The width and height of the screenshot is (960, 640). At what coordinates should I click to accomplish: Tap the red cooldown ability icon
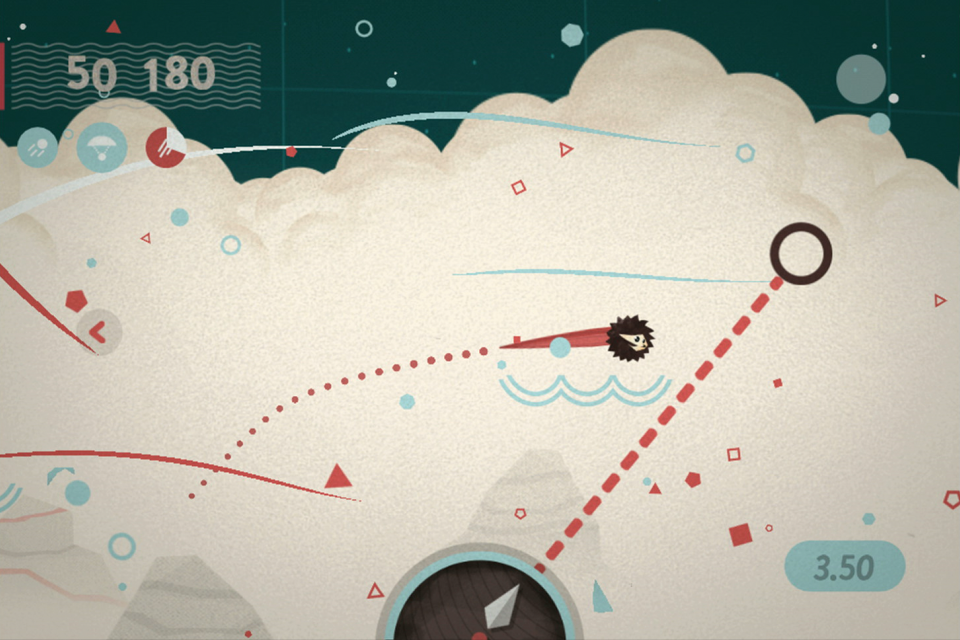click(x=165, y=147)
